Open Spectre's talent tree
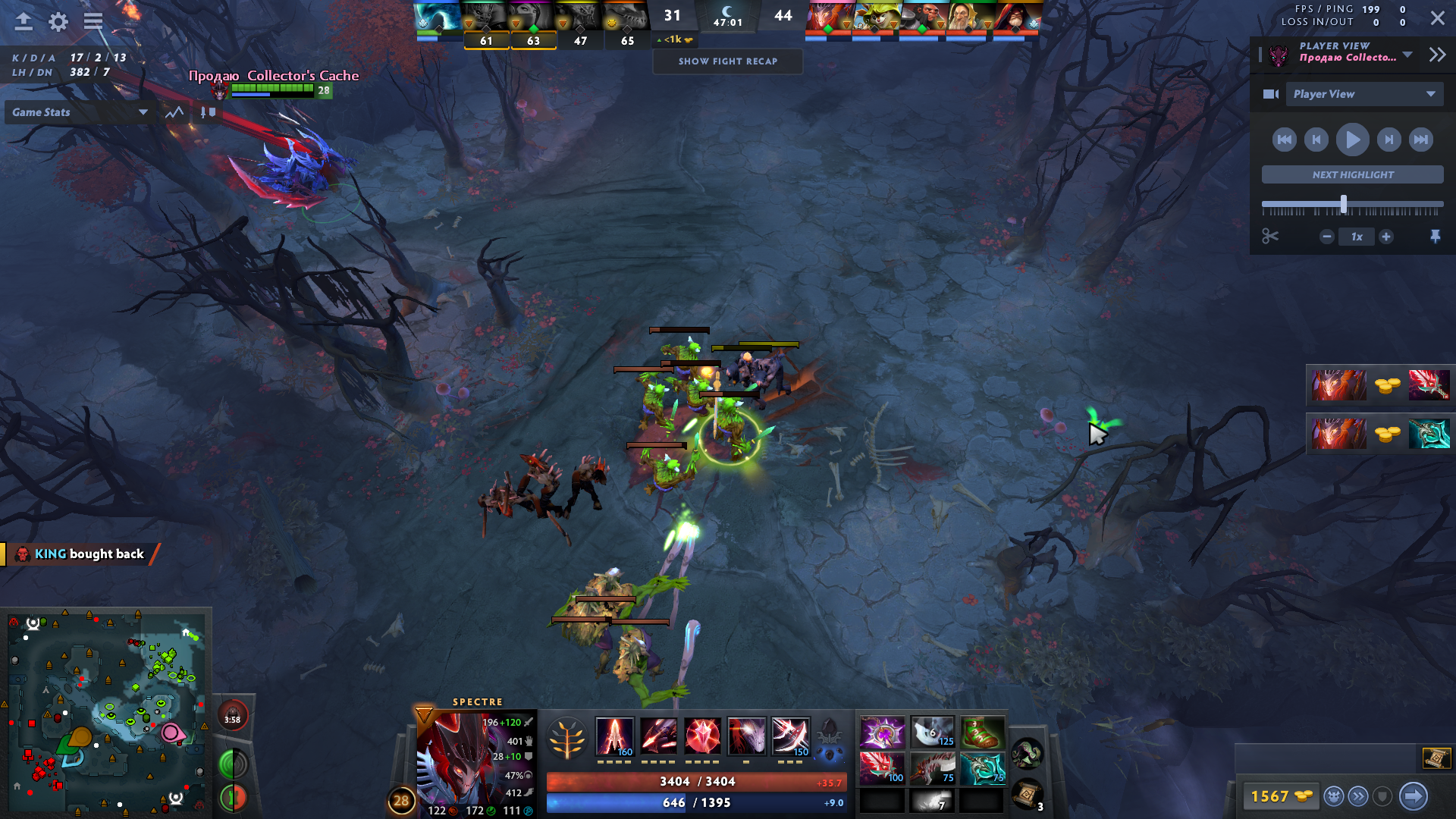This screenshot has height=819, width=1456. (x=566, y=737)
